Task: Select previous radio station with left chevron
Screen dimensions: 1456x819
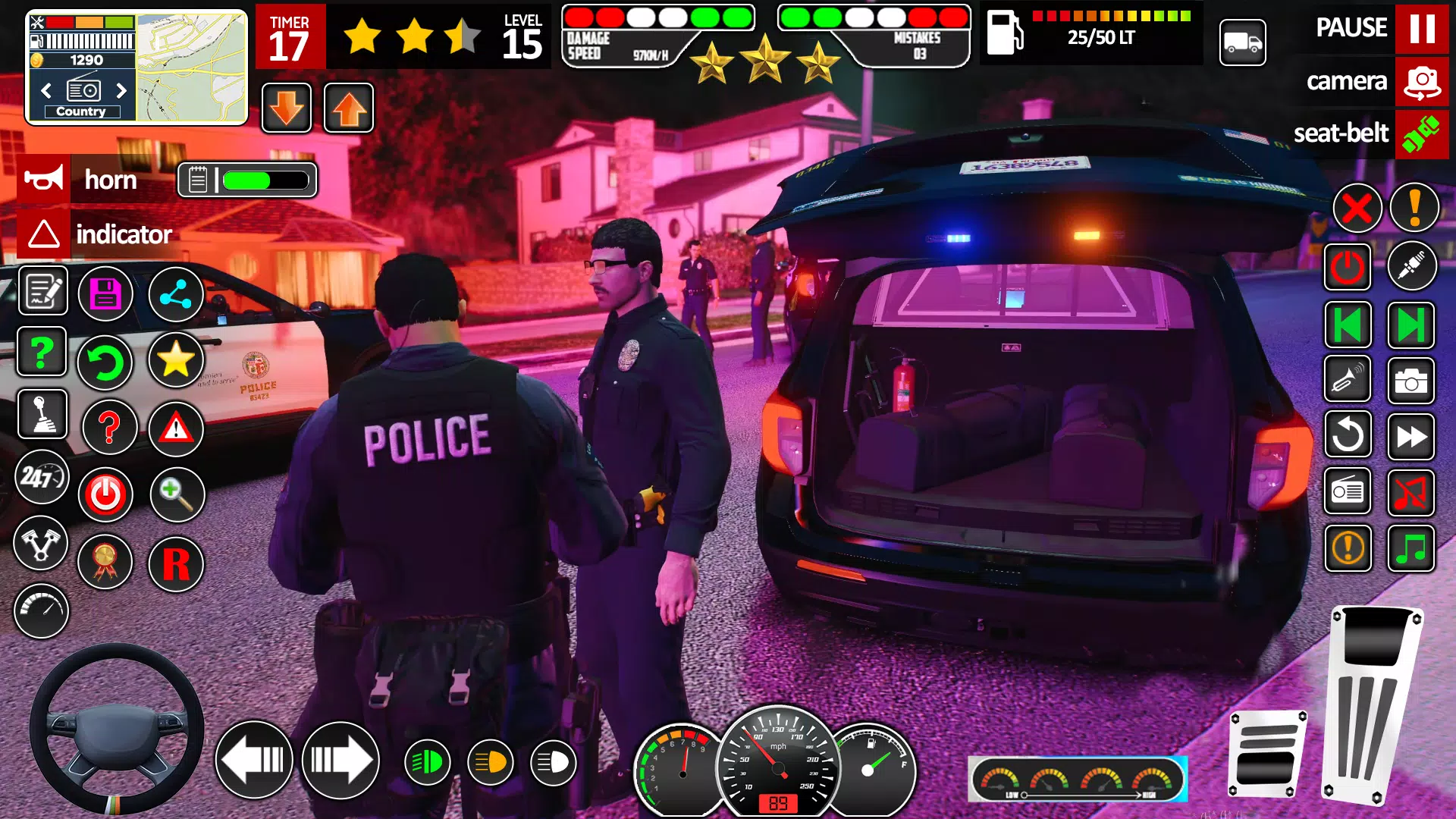Action: (x=47, y=91)
